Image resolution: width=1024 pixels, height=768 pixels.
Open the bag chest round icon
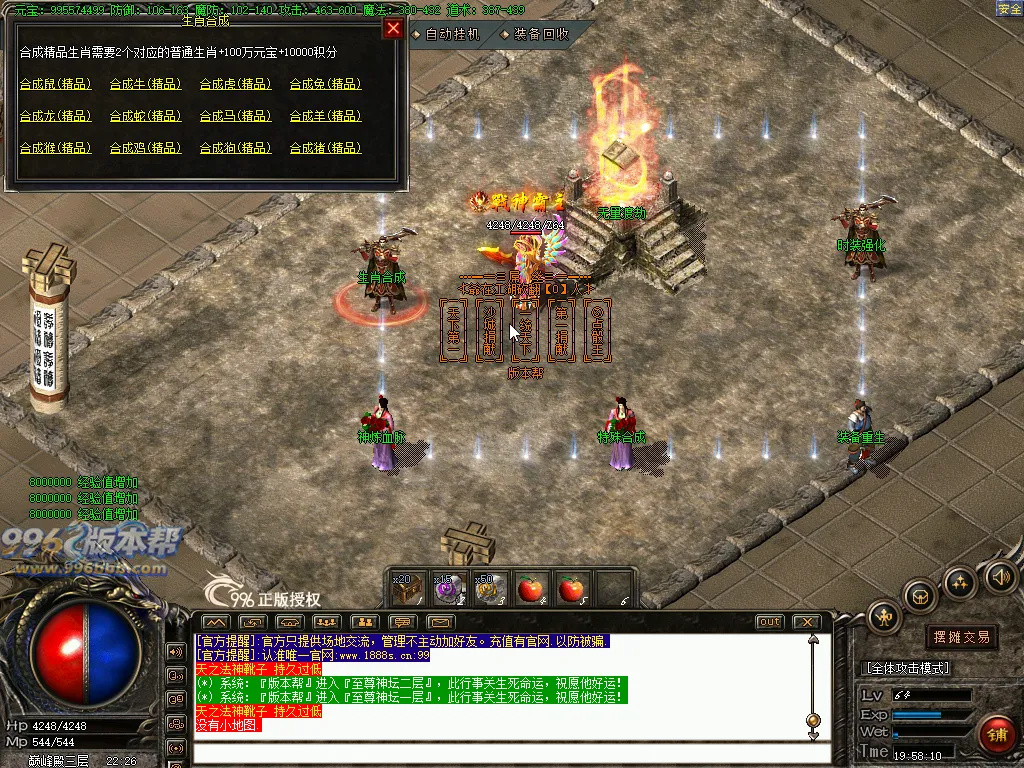pos(920,597)
